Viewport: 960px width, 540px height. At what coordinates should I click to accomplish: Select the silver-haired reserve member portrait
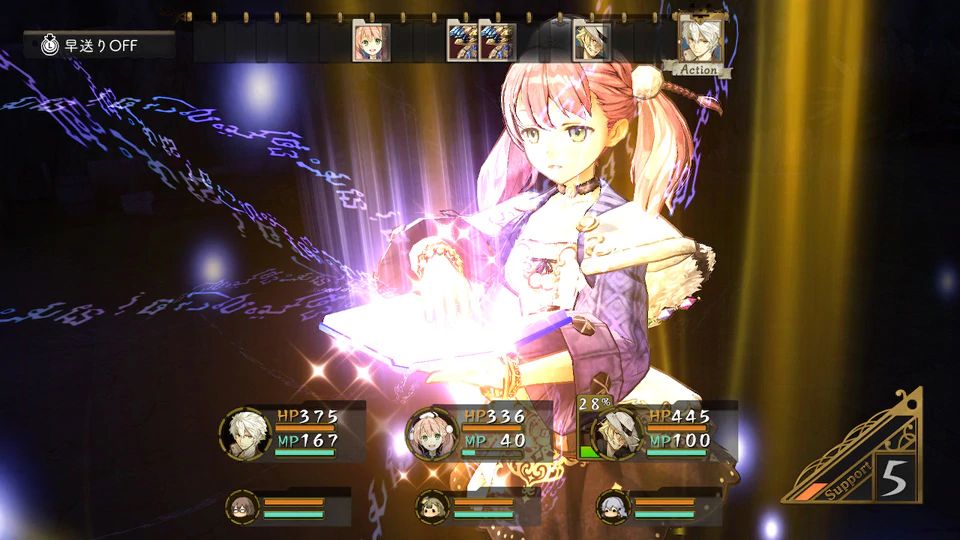pos(612,507)
